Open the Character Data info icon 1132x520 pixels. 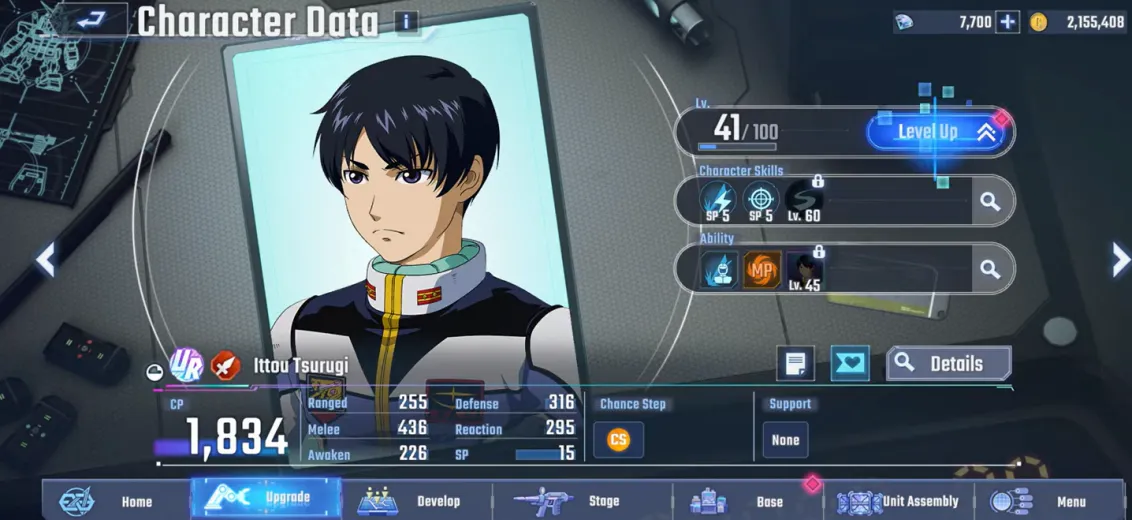coord(405,21)
